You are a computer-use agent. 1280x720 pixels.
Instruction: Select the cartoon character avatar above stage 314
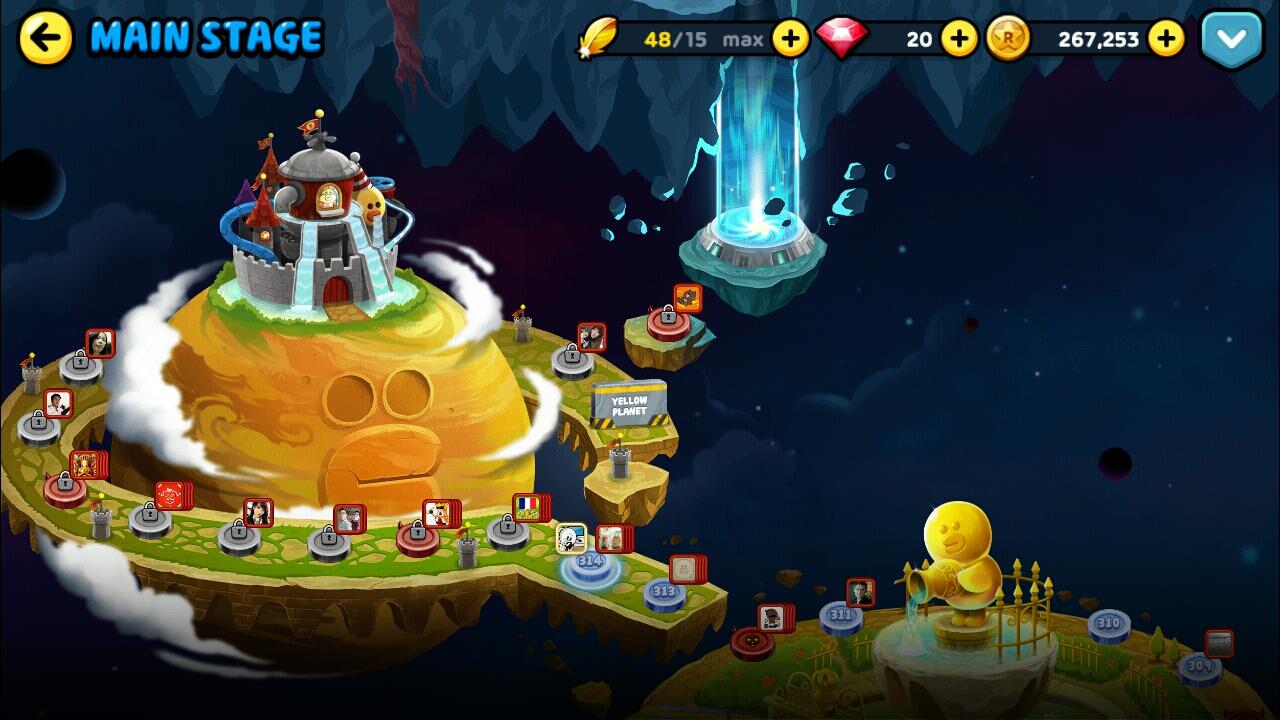(x=571, y=538)
